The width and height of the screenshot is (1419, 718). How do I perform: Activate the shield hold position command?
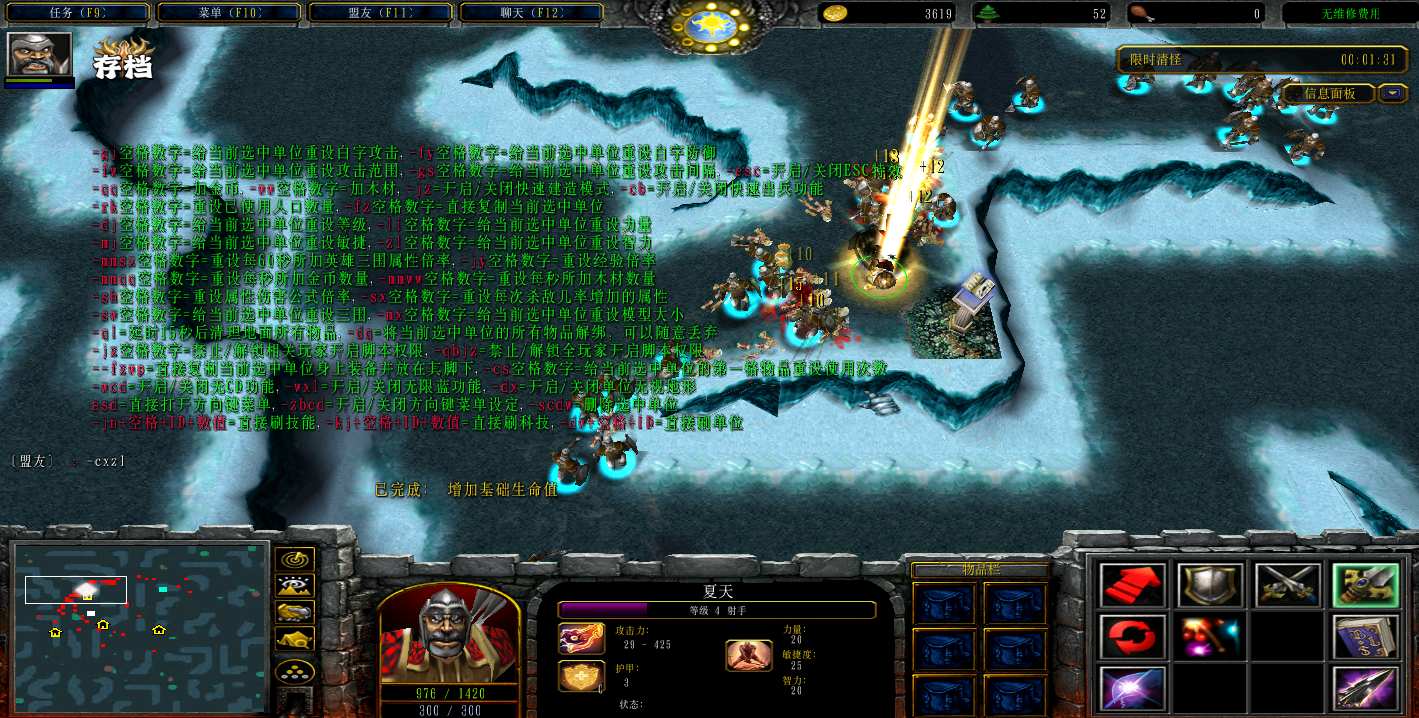coord(1210,585)
